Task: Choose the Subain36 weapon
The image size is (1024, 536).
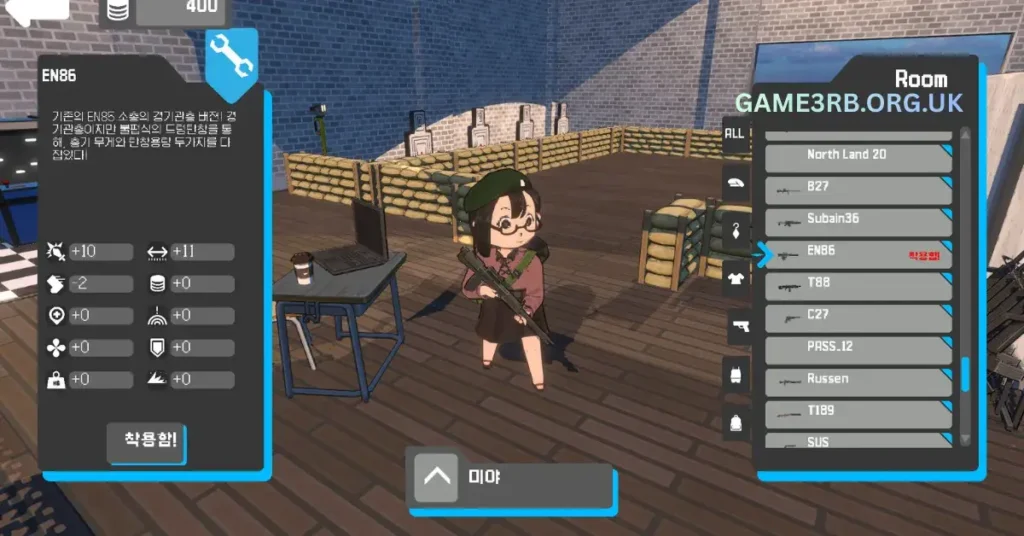Action: (x=858, y=219)
